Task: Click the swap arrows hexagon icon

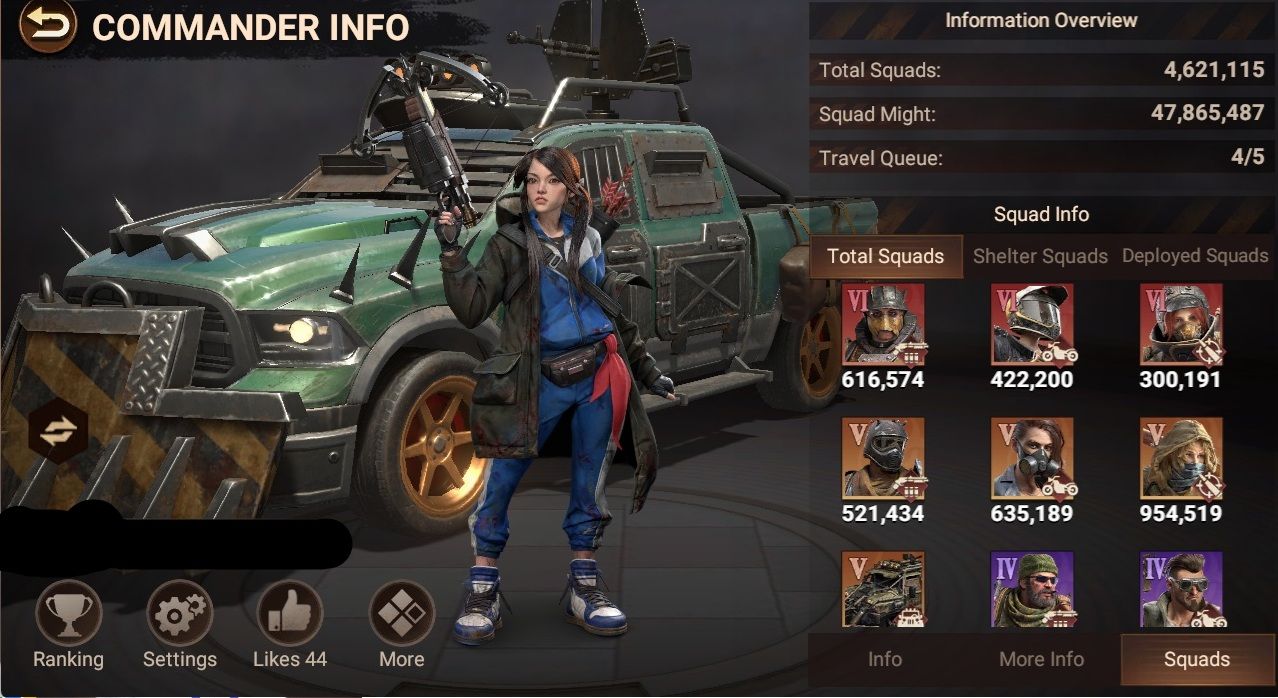Action: (x=58, y=431)
